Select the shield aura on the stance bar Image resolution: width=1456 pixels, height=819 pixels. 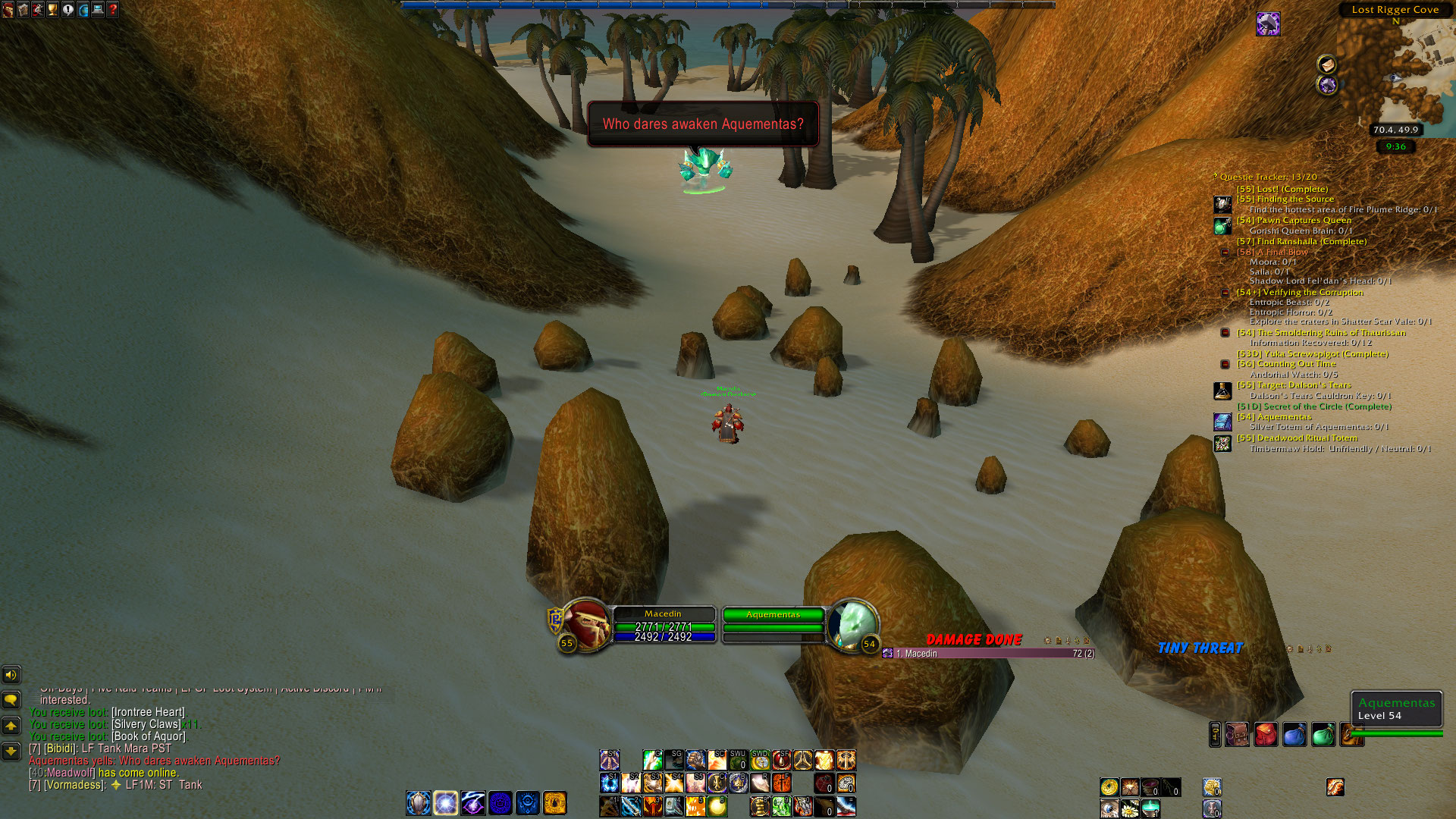point(419,802)
